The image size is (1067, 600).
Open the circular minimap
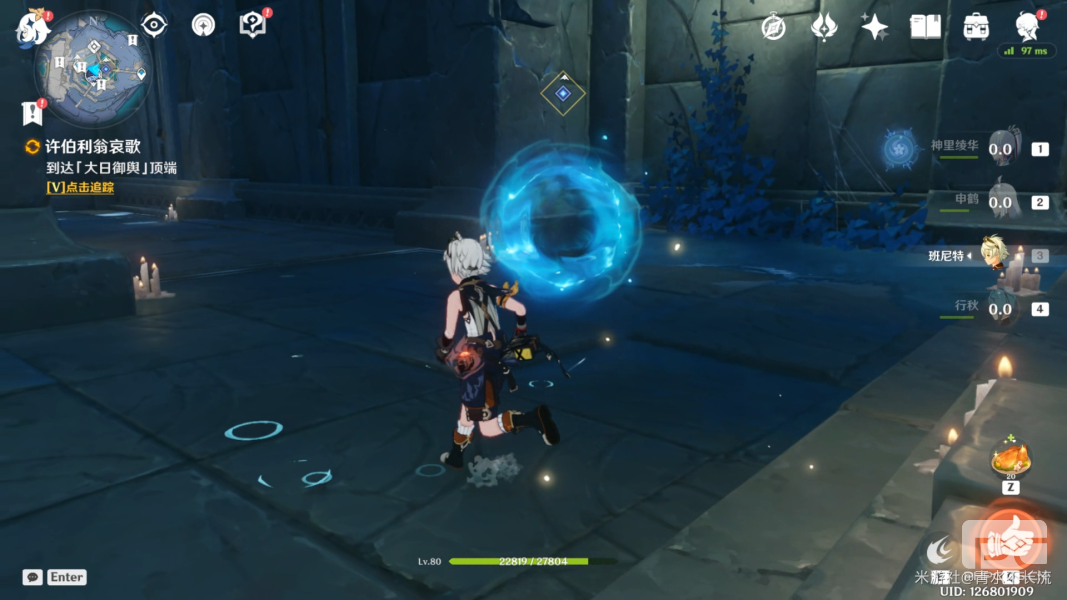pyautogui.click(x=93, y=69)
